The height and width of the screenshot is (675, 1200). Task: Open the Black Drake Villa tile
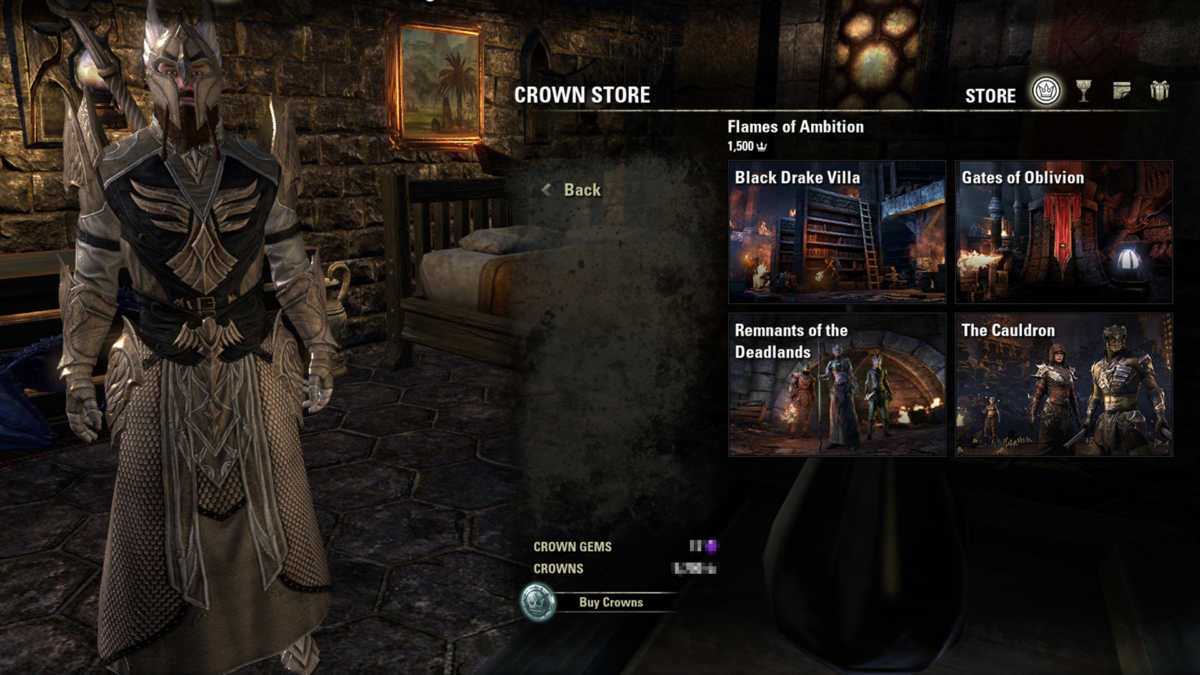tap(837, 231)
